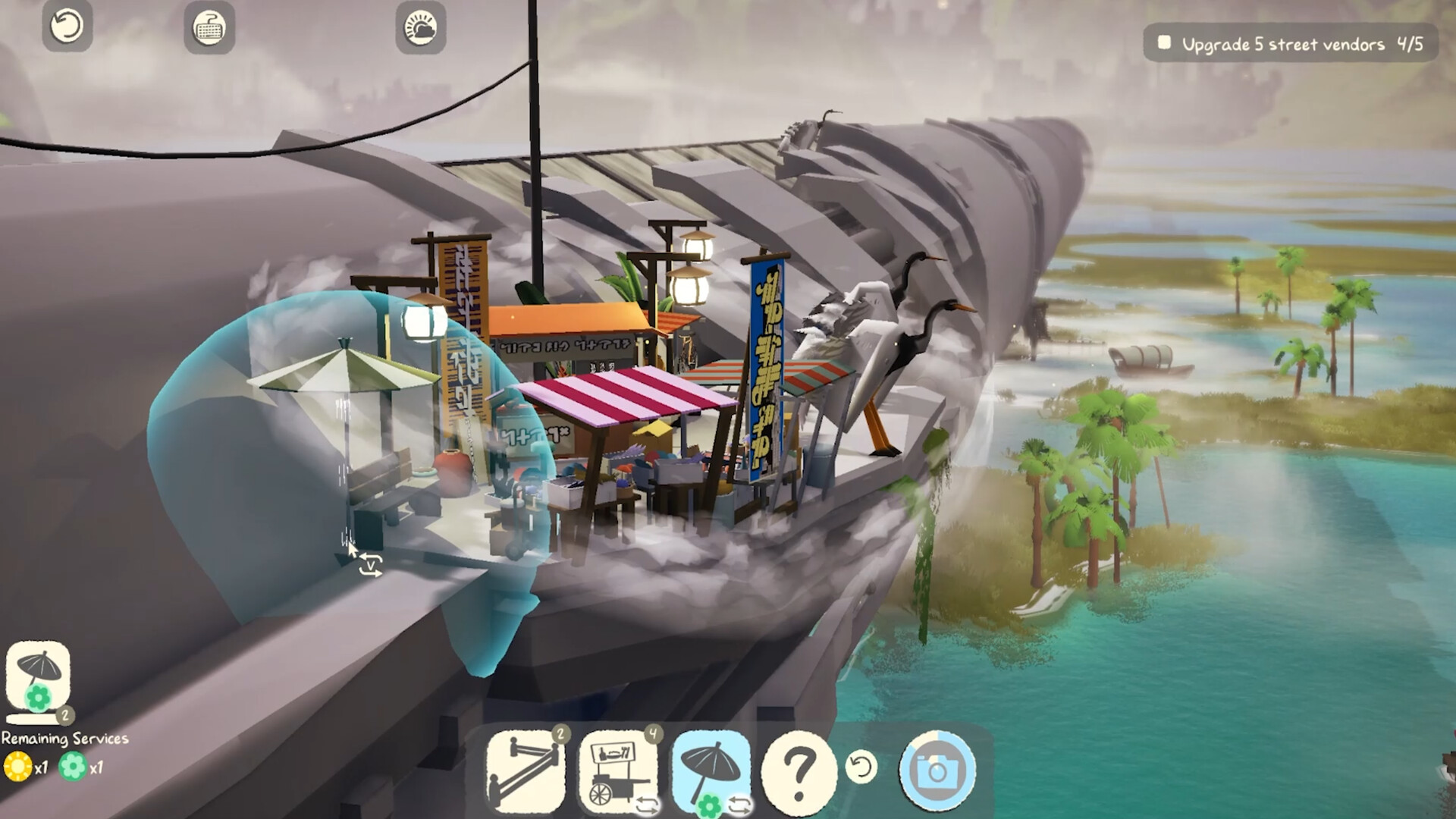Click the swap arrows on the vendor cart slot
Viewport: 1456px width, 819px height.
point(648,805)
